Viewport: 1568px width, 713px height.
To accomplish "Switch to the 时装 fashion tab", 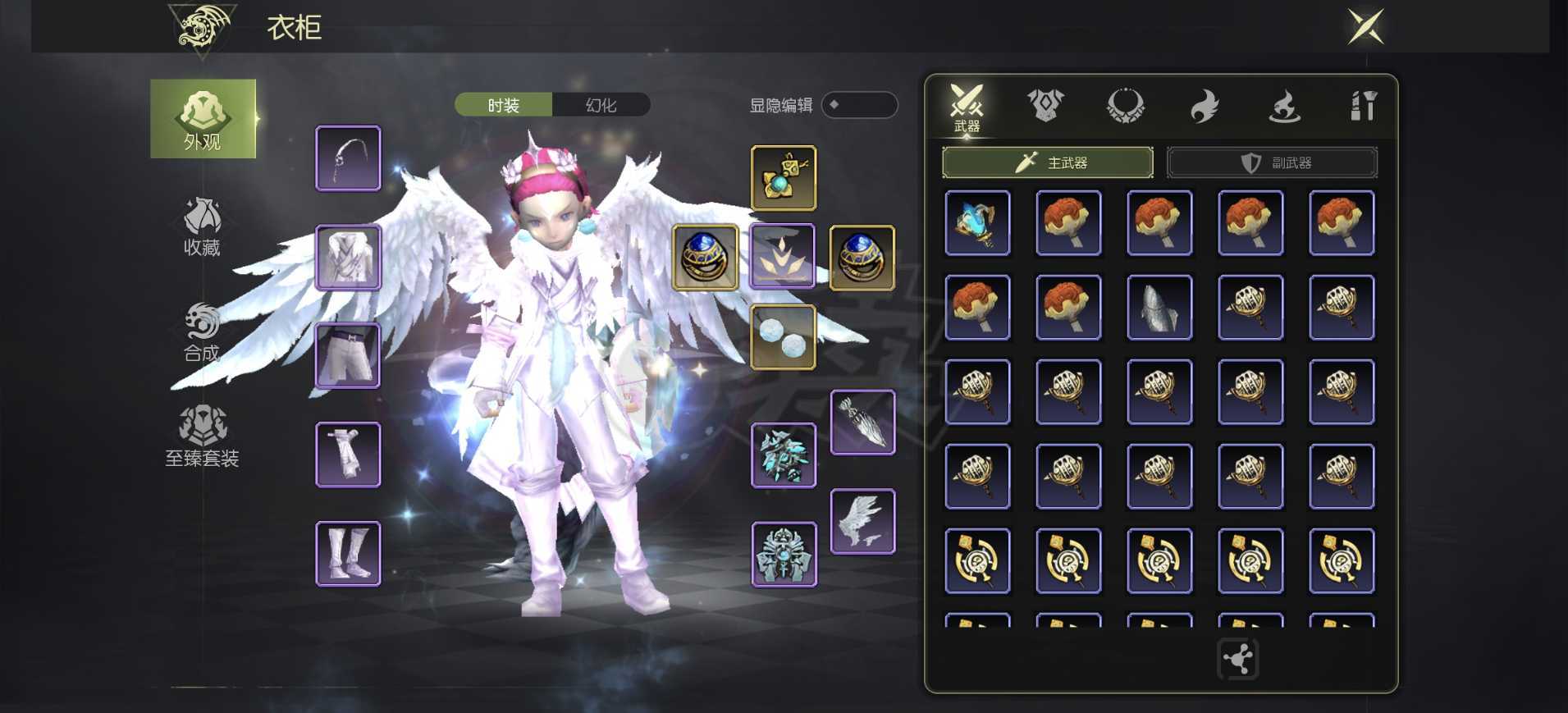I will pos(503,105).
